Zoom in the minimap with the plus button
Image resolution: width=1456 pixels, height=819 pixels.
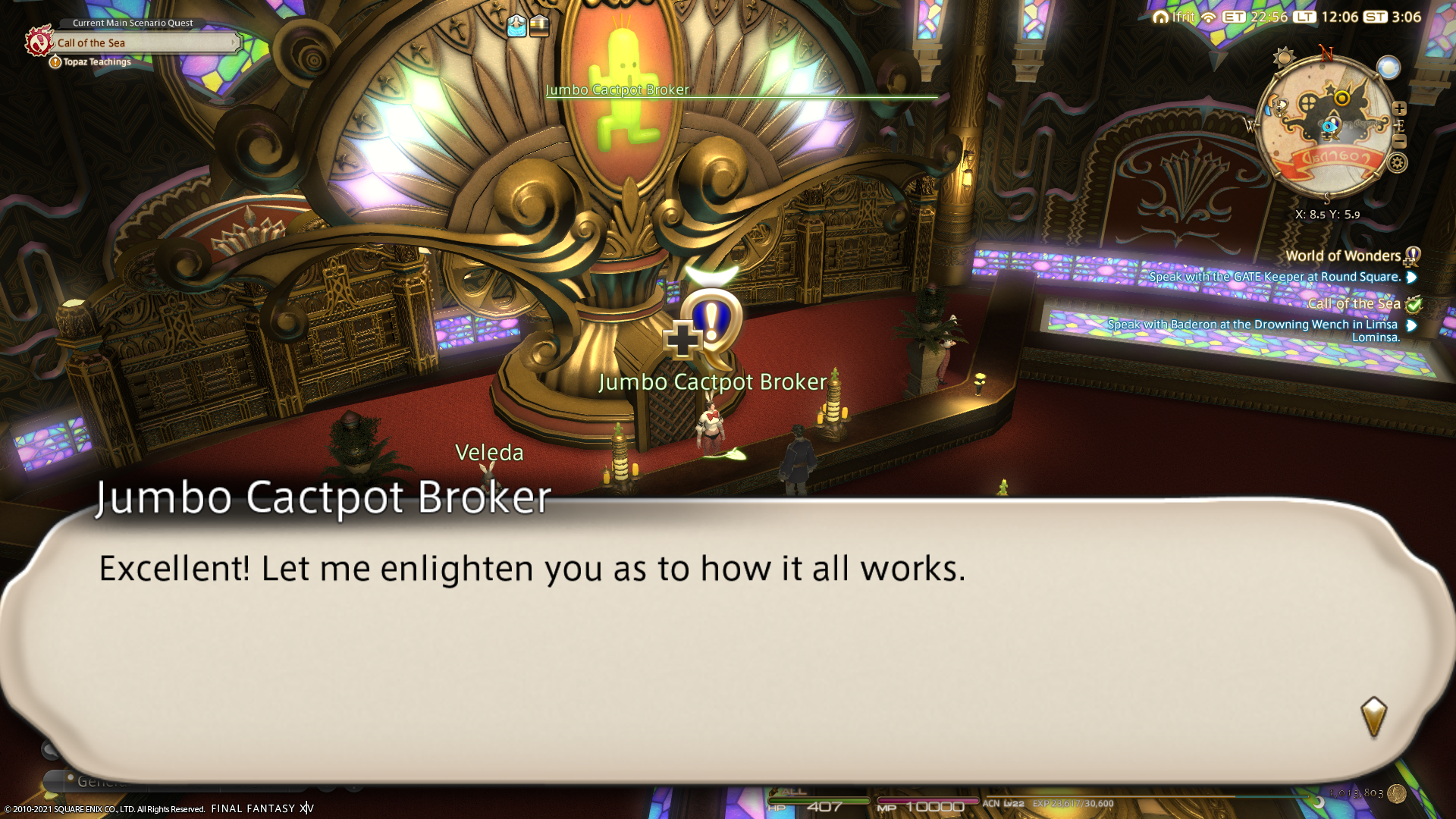[1399, 108]
